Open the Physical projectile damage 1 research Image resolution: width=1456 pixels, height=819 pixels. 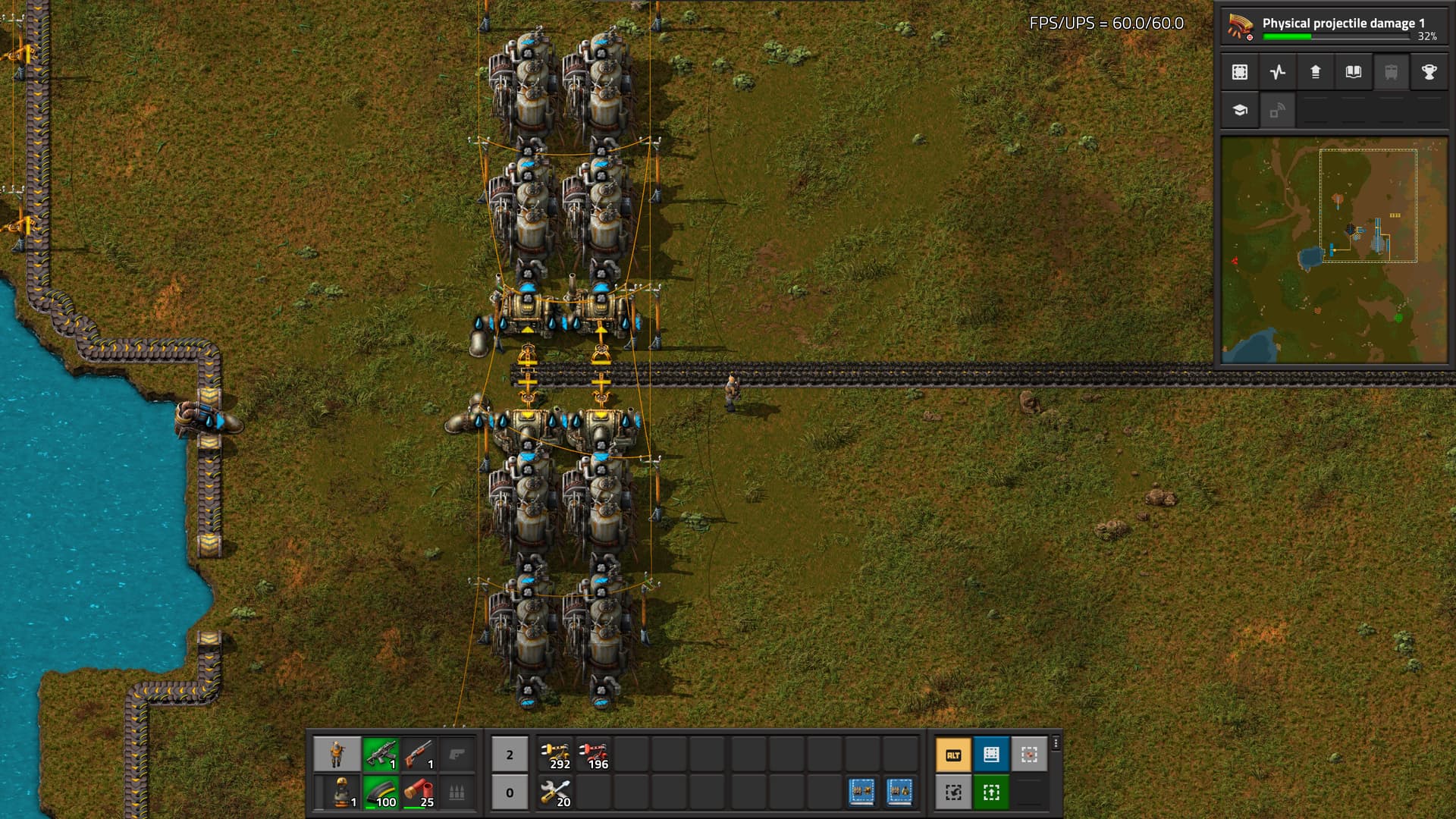pos(1333,27)
